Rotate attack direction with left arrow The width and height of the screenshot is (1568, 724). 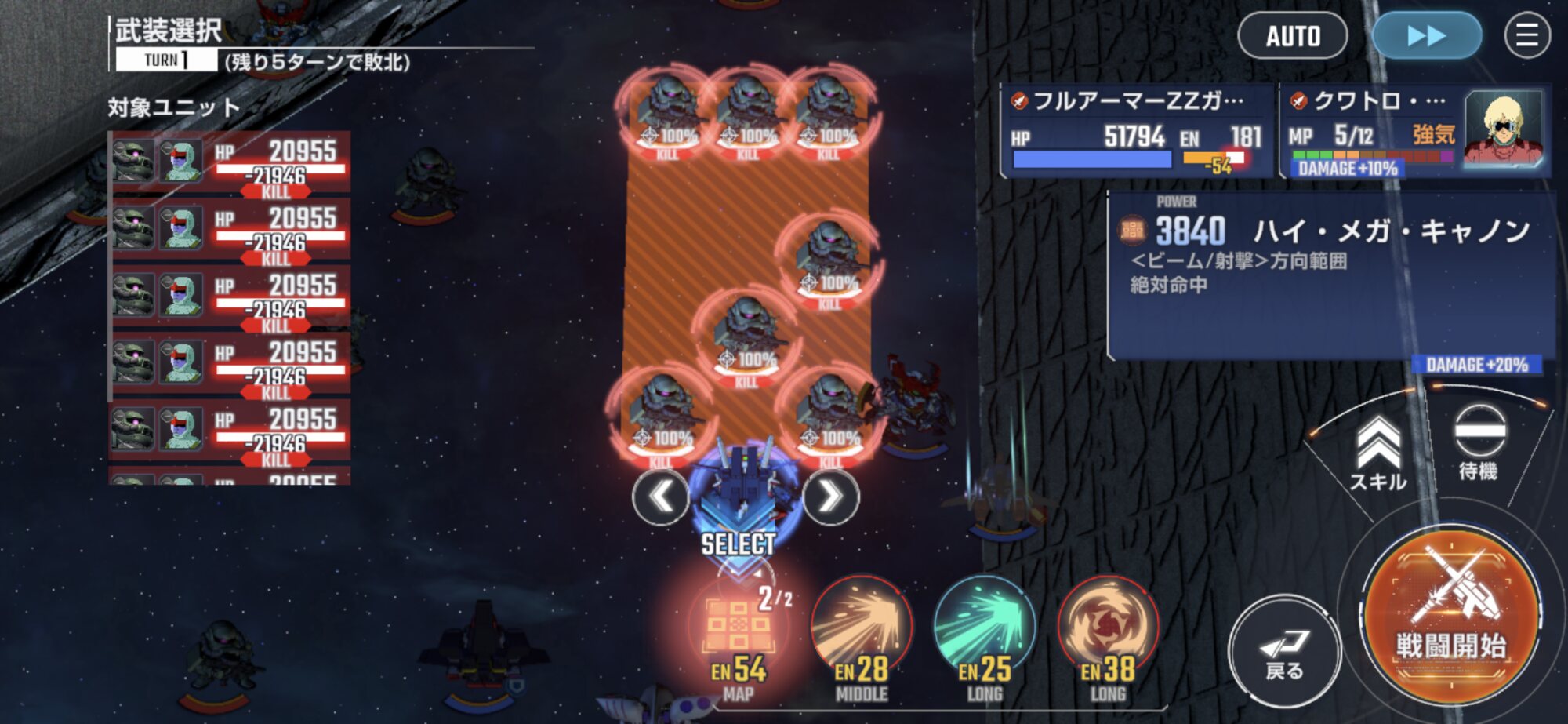tap(660, 497)
